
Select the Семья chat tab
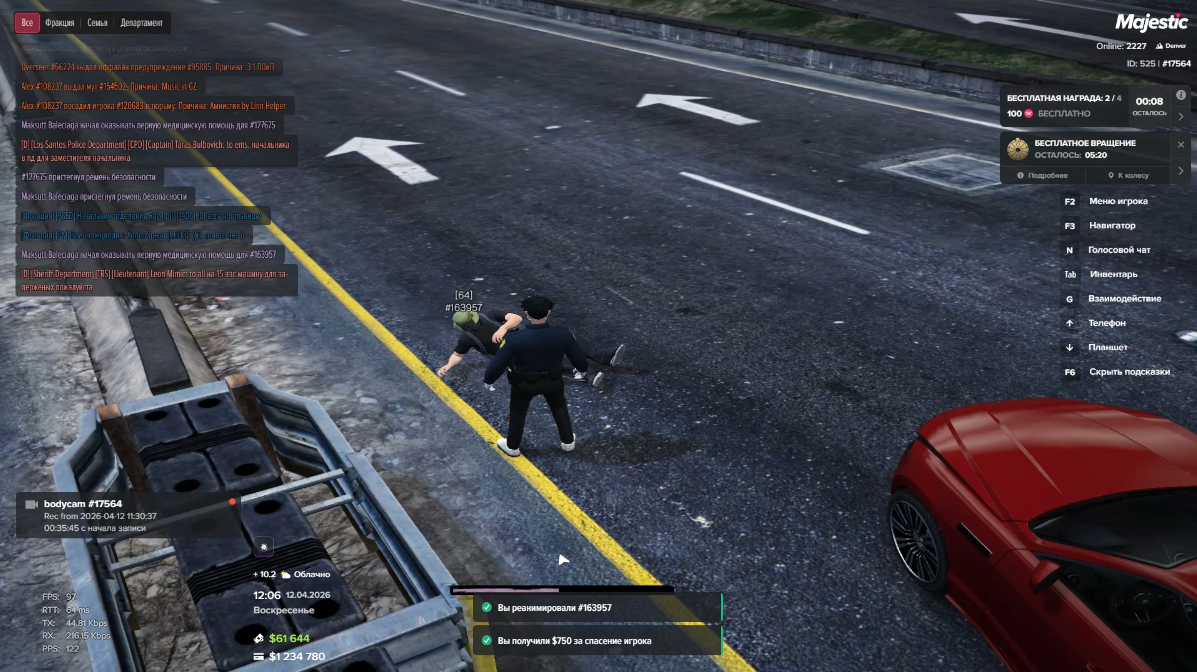[97, 22]
